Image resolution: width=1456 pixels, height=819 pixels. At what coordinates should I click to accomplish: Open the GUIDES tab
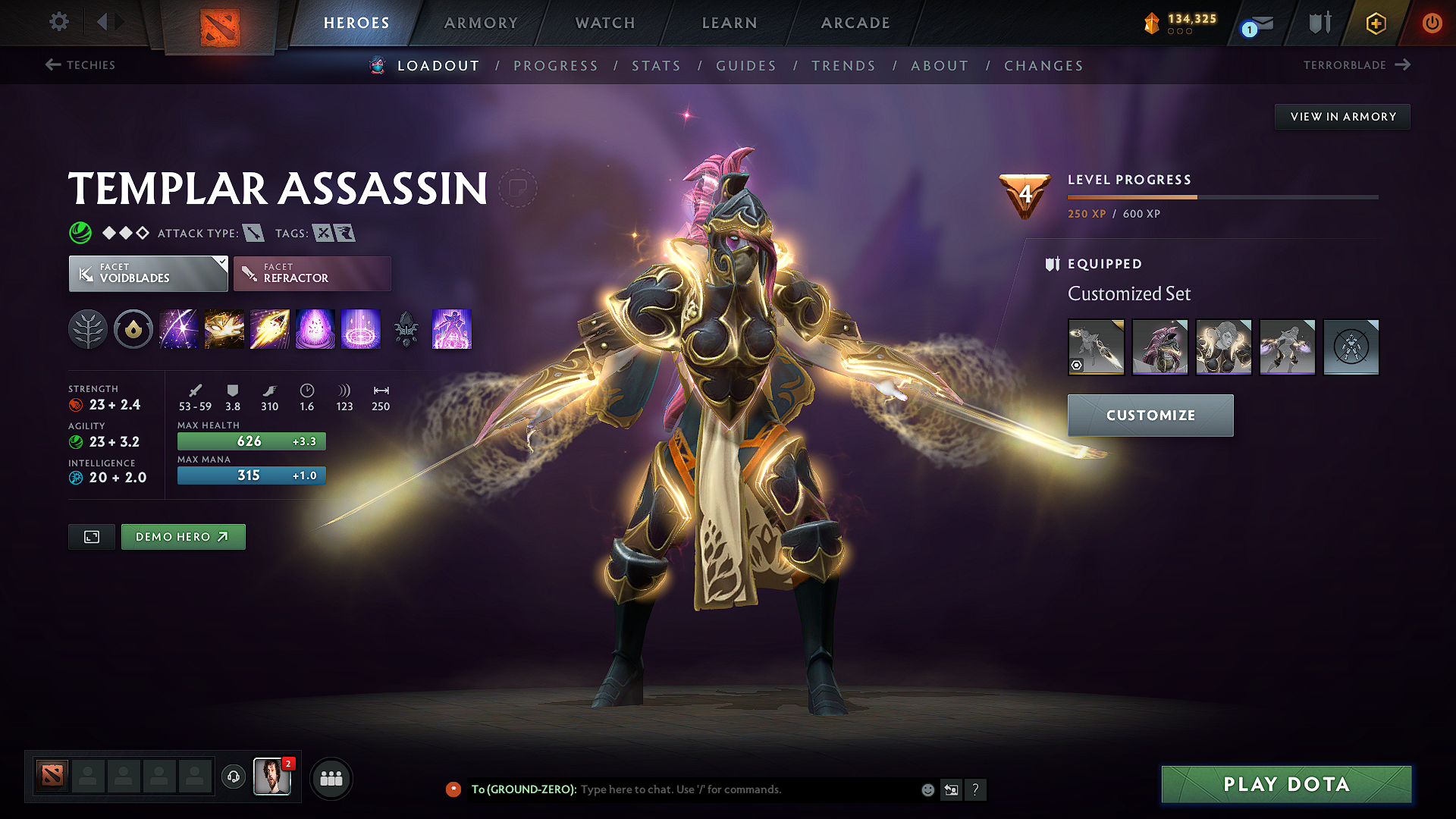pyautogui.click(x=745, y=65)
